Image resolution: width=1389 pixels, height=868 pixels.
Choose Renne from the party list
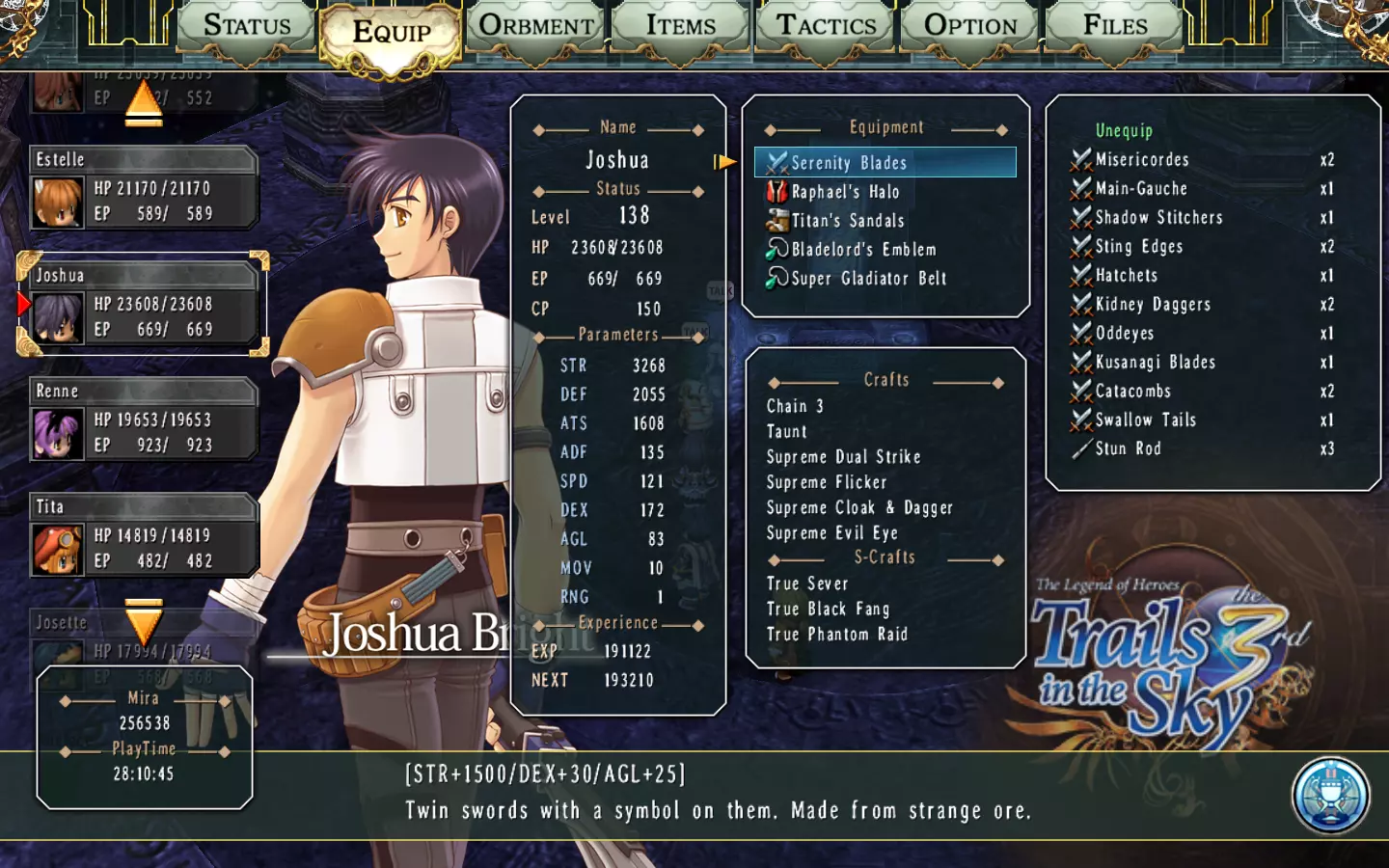click(143, 420)
